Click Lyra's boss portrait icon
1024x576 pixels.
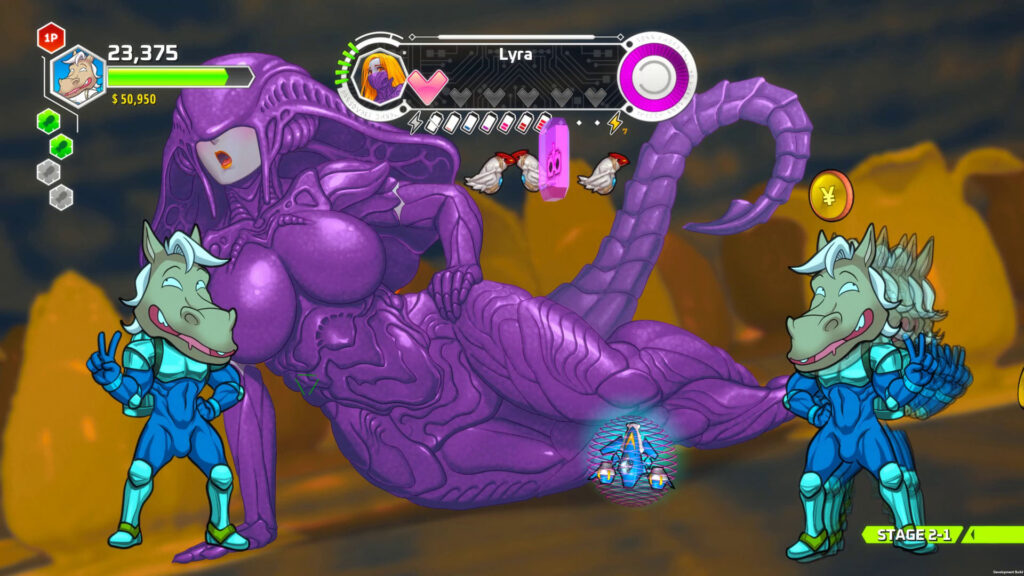[x=379, y=77]
